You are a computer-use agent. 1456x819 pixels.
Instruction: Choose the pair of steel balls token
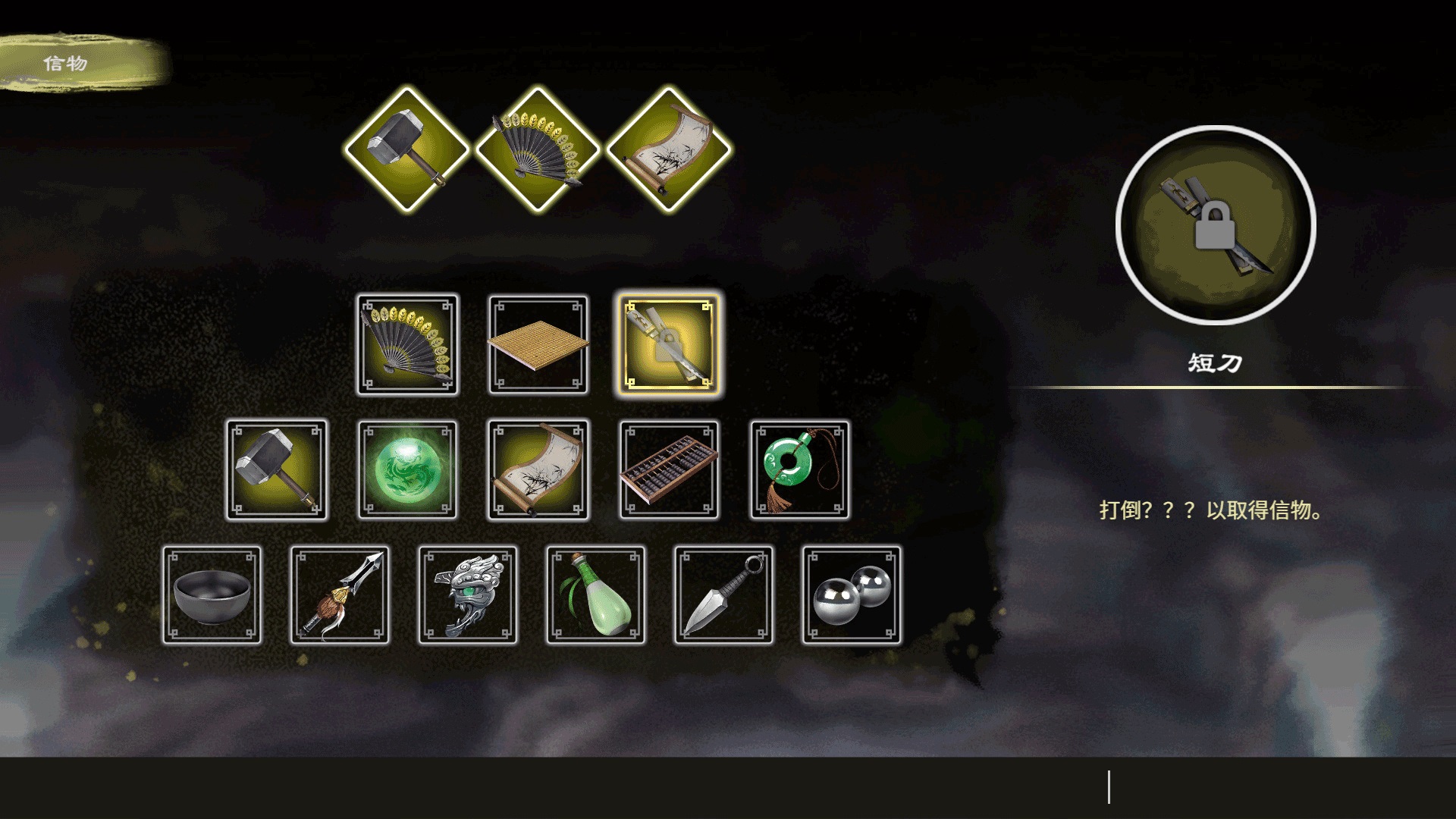[852, 595]
